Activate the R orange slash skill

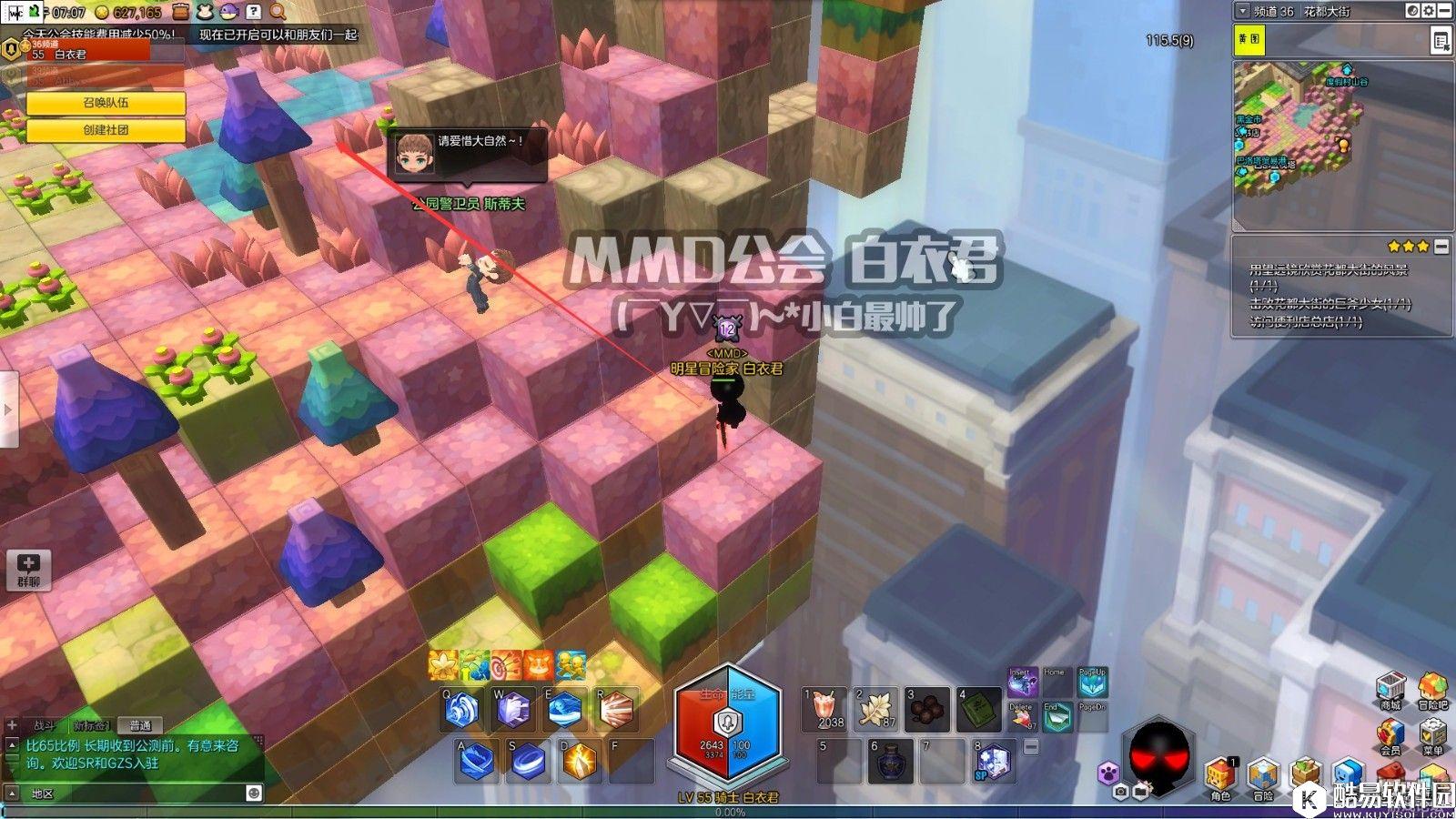coord(617,710)
